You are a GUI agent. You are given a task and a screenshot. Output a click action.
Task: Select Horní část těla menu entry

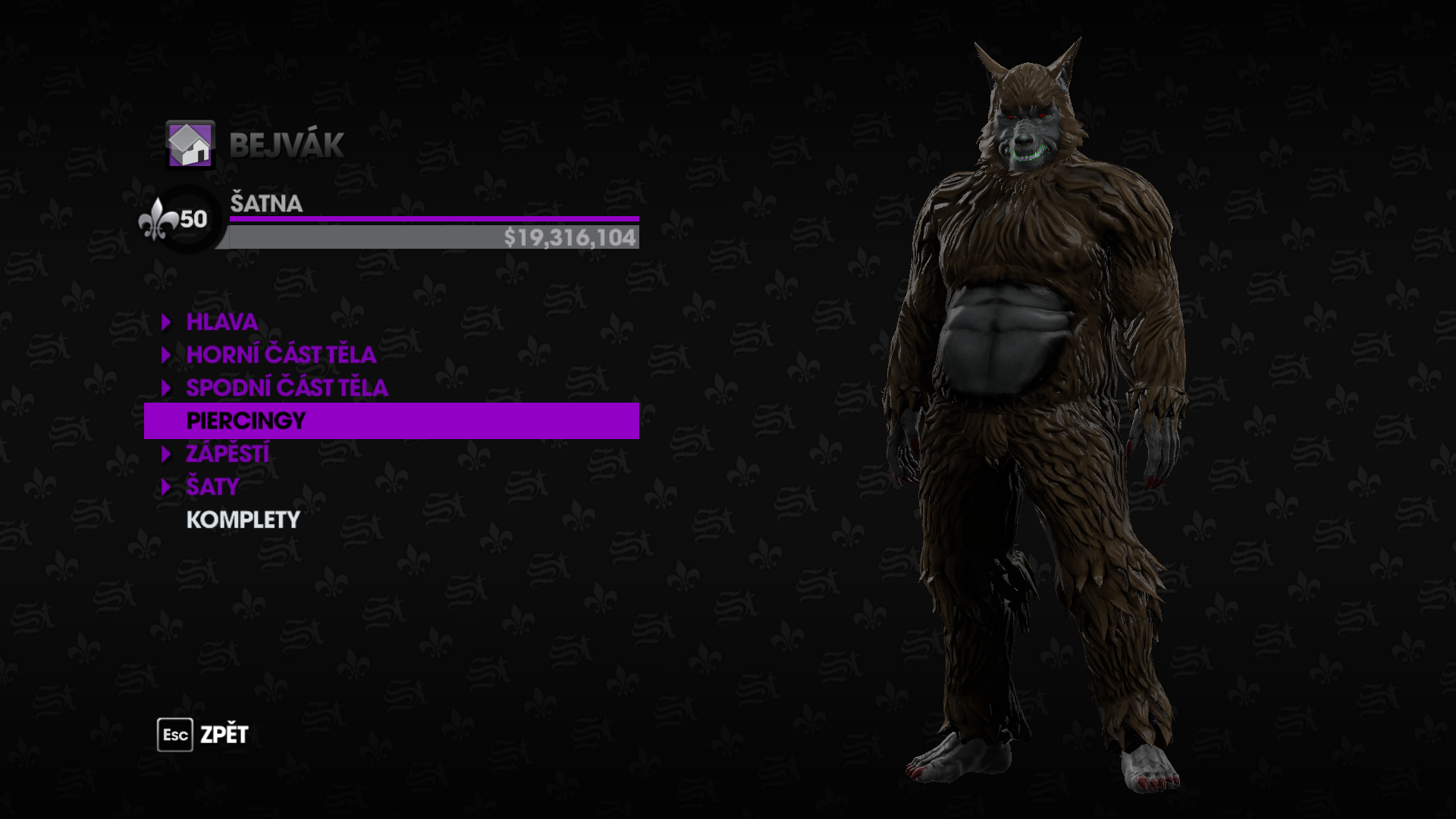pyautogui.click(x=281, y=355)
